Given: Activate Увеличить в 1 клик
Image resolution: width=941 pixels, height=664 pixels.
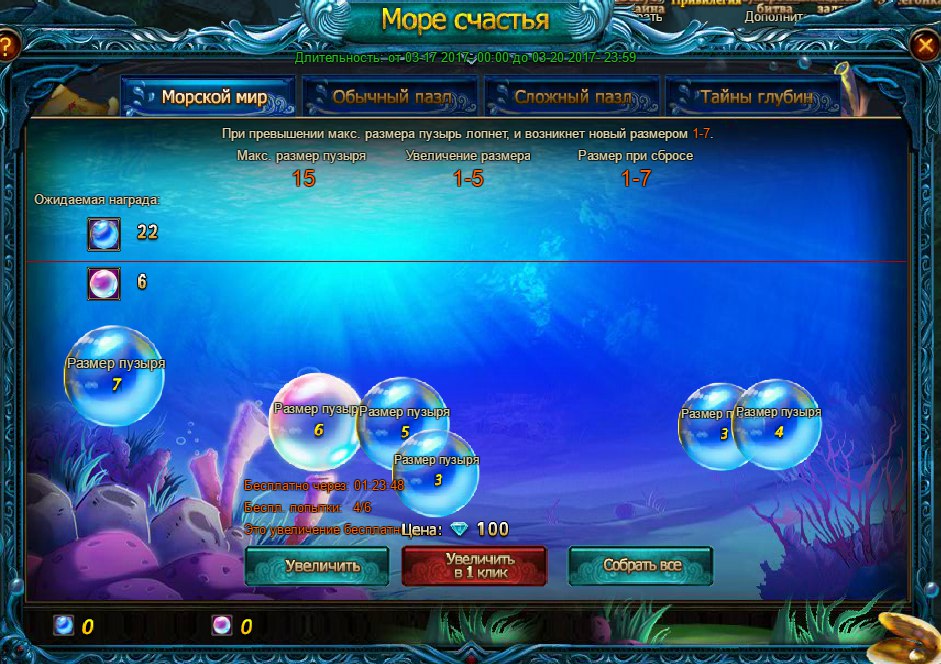Looking at the screenshot, I should point(474,566).
